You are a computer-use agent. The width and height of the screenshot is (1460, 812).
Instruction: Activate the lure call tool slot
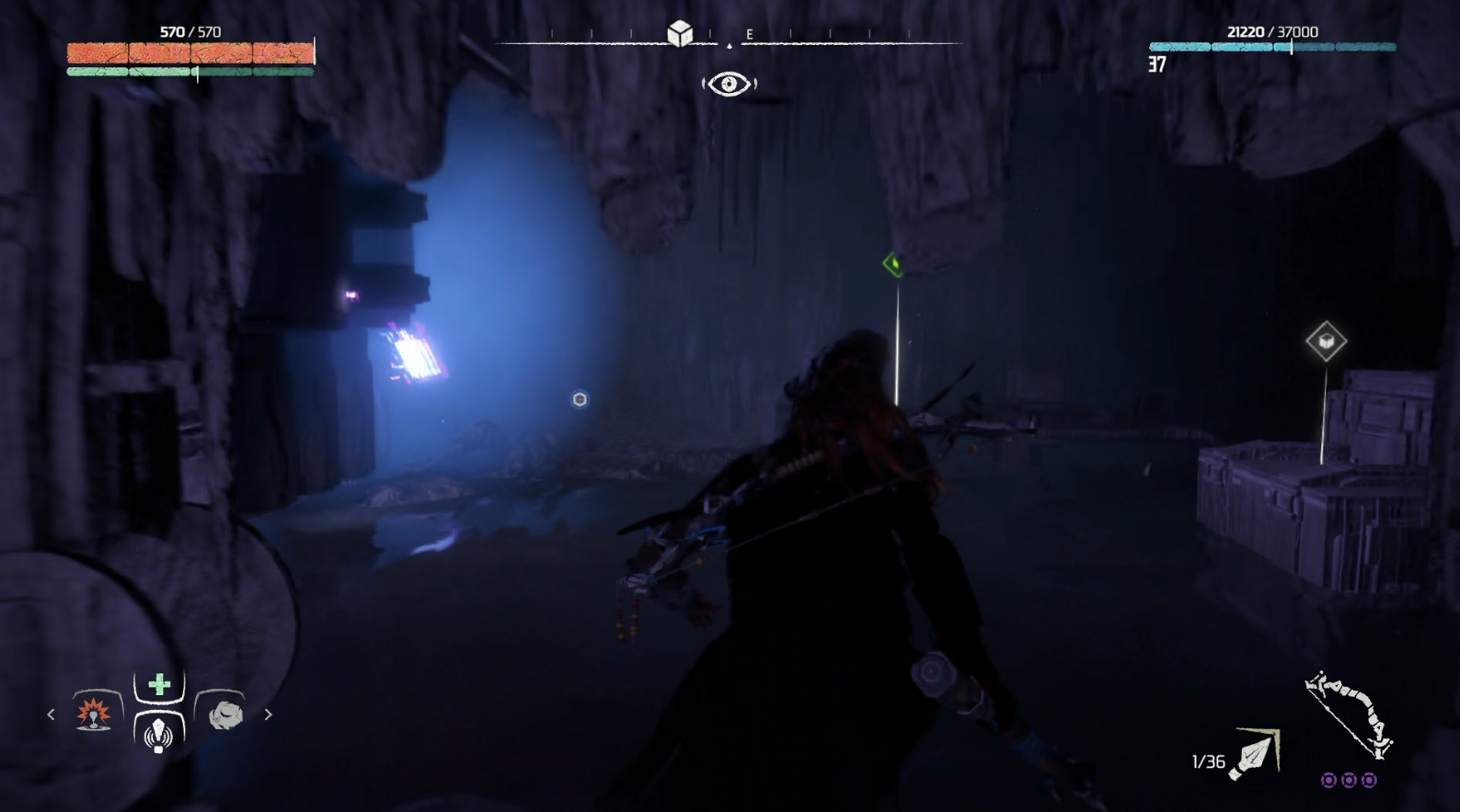[x=158, y=733]
